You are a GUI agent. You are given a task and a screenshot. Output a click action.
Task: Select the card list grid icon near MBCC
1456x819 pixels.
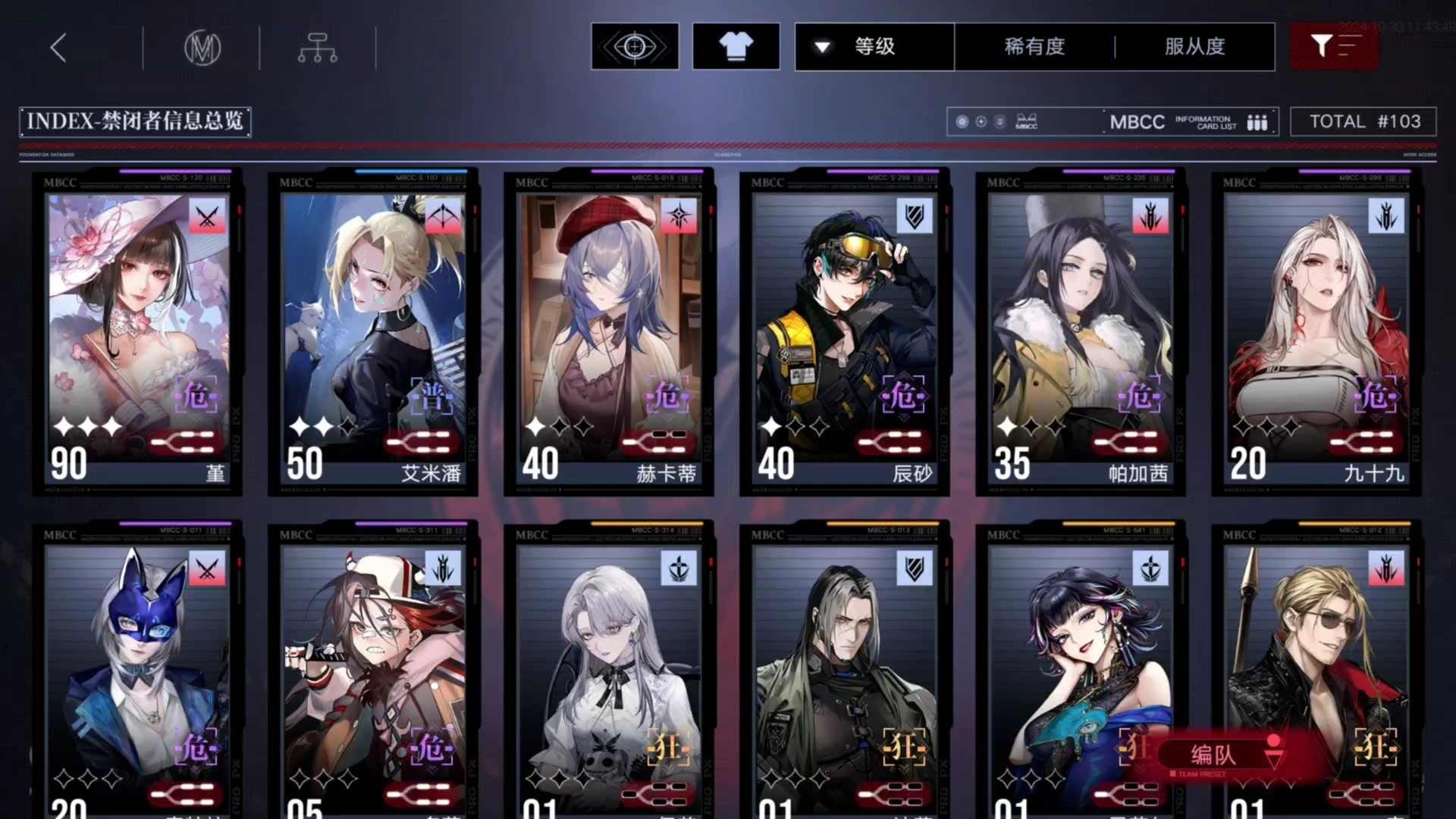[1258, 121]
